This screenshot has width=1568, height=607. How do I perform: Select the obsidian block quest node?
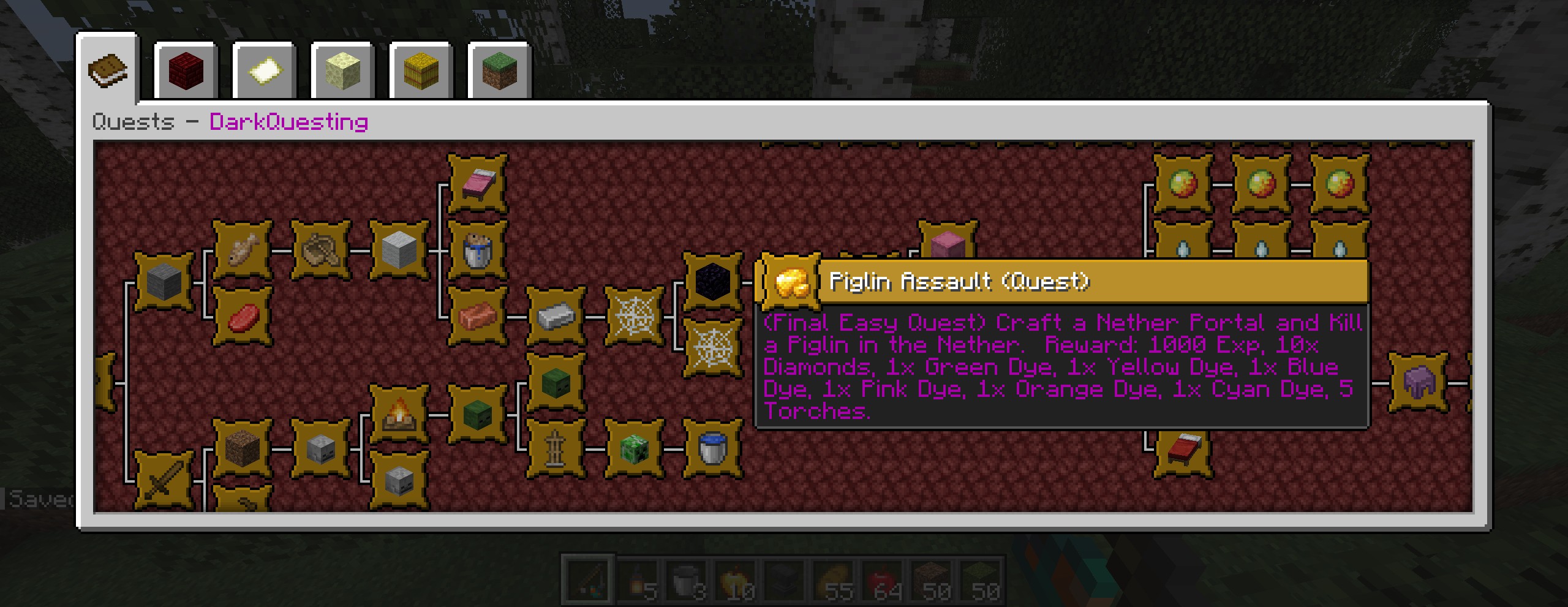(x=712, y=282)
